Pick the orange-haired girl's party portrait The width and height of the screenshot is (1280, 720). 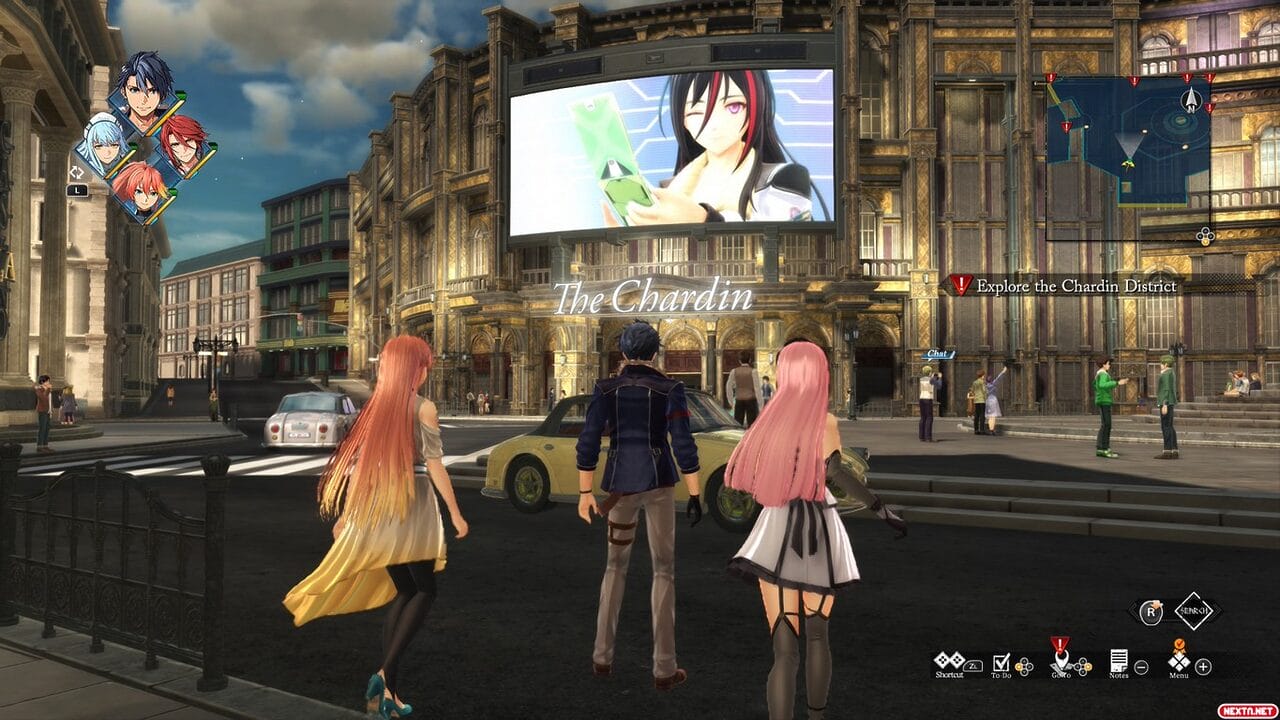coord(139,188)
